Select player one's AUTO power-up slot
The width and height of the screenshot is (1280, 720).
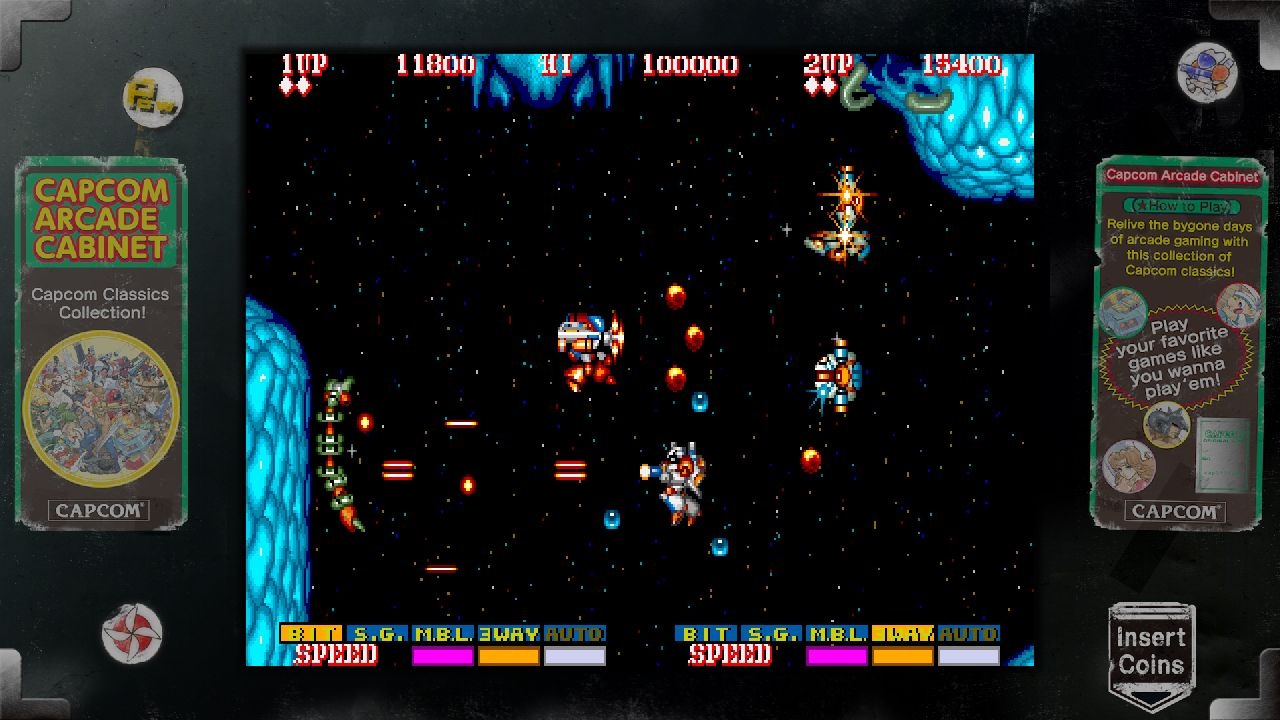(575, 634)
